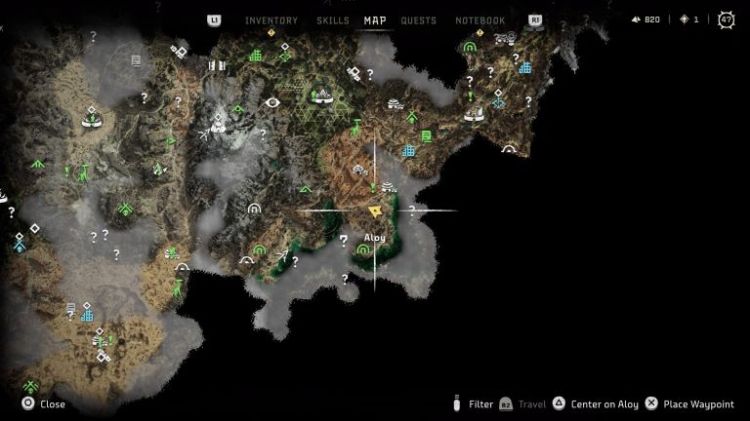Switch to the Inventory tab
Viewport: 750px width, 421px height.
(271, 20)
